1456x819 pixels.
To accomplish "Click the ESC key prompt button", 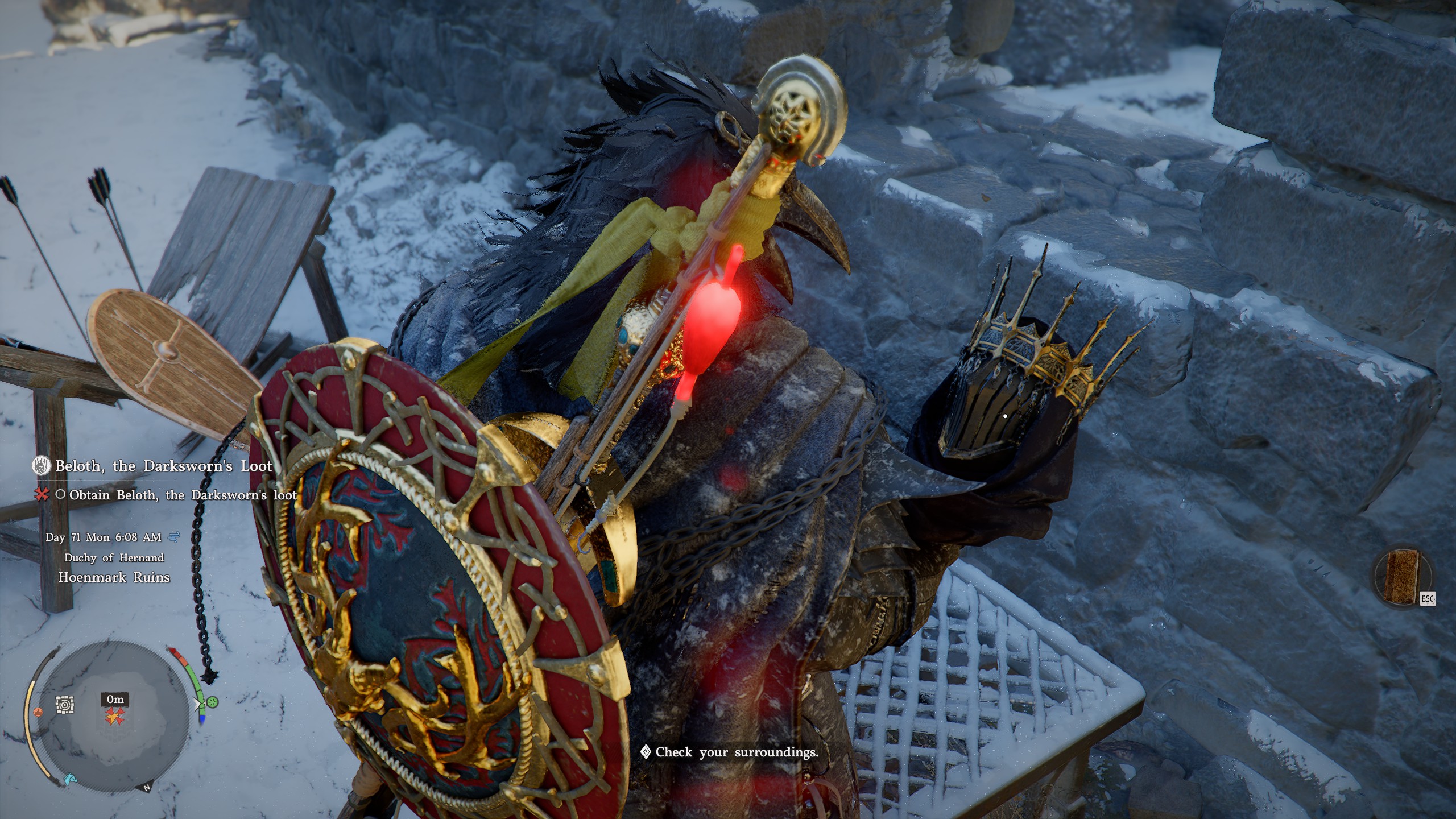I will click(1428, 599).
